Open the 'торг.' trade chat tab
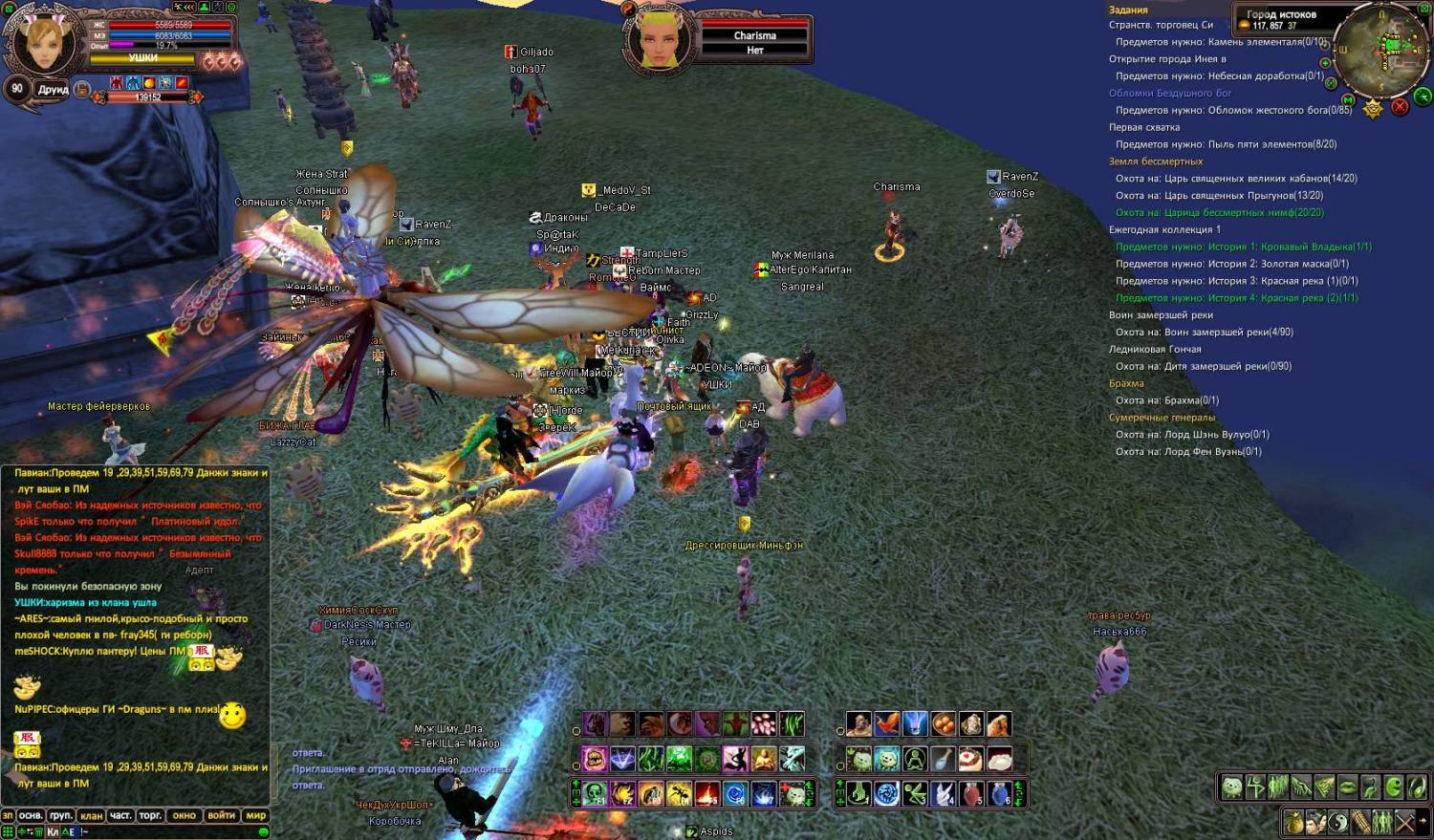 [151, 816]
